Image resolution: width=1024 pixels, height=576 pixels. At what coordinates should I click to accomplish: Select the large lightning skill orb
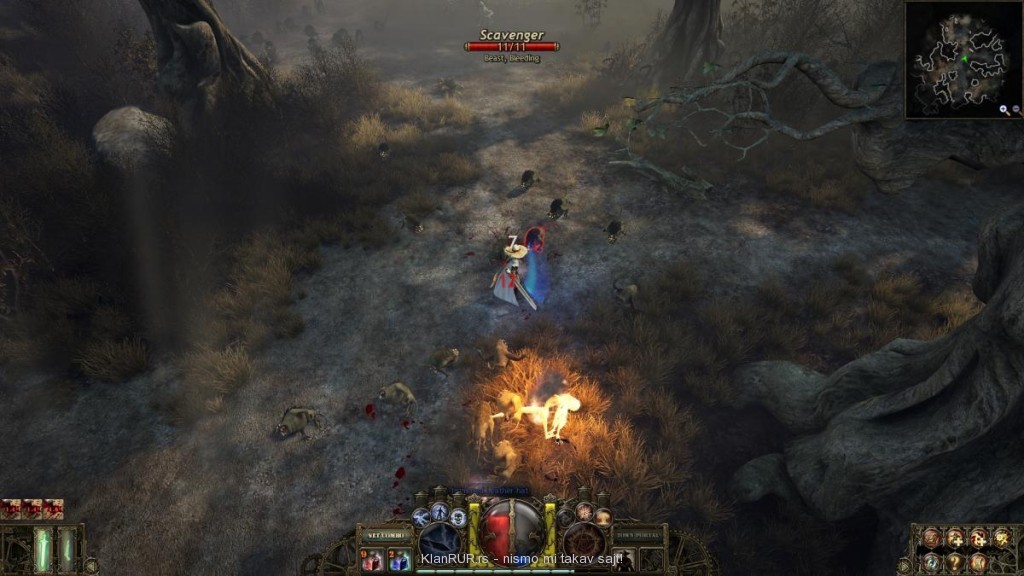click(x=439, y=543)
